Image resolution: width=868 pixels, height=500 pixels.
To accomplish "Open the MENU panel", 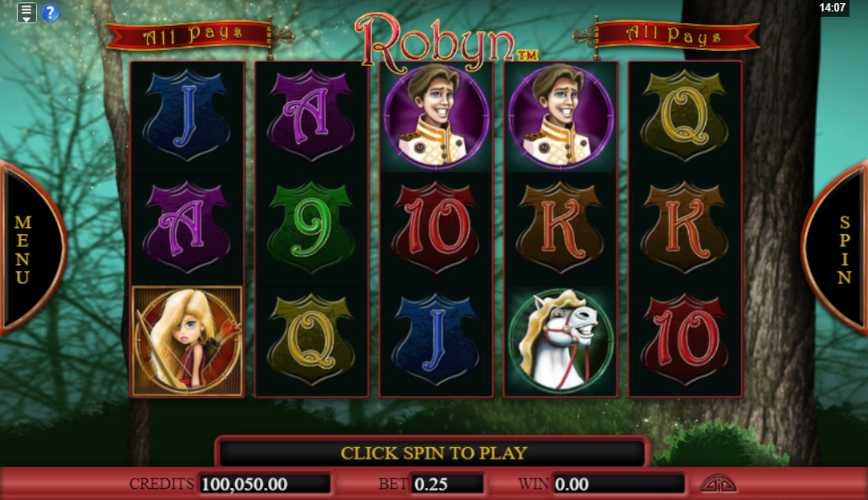I will coord(25,248).
